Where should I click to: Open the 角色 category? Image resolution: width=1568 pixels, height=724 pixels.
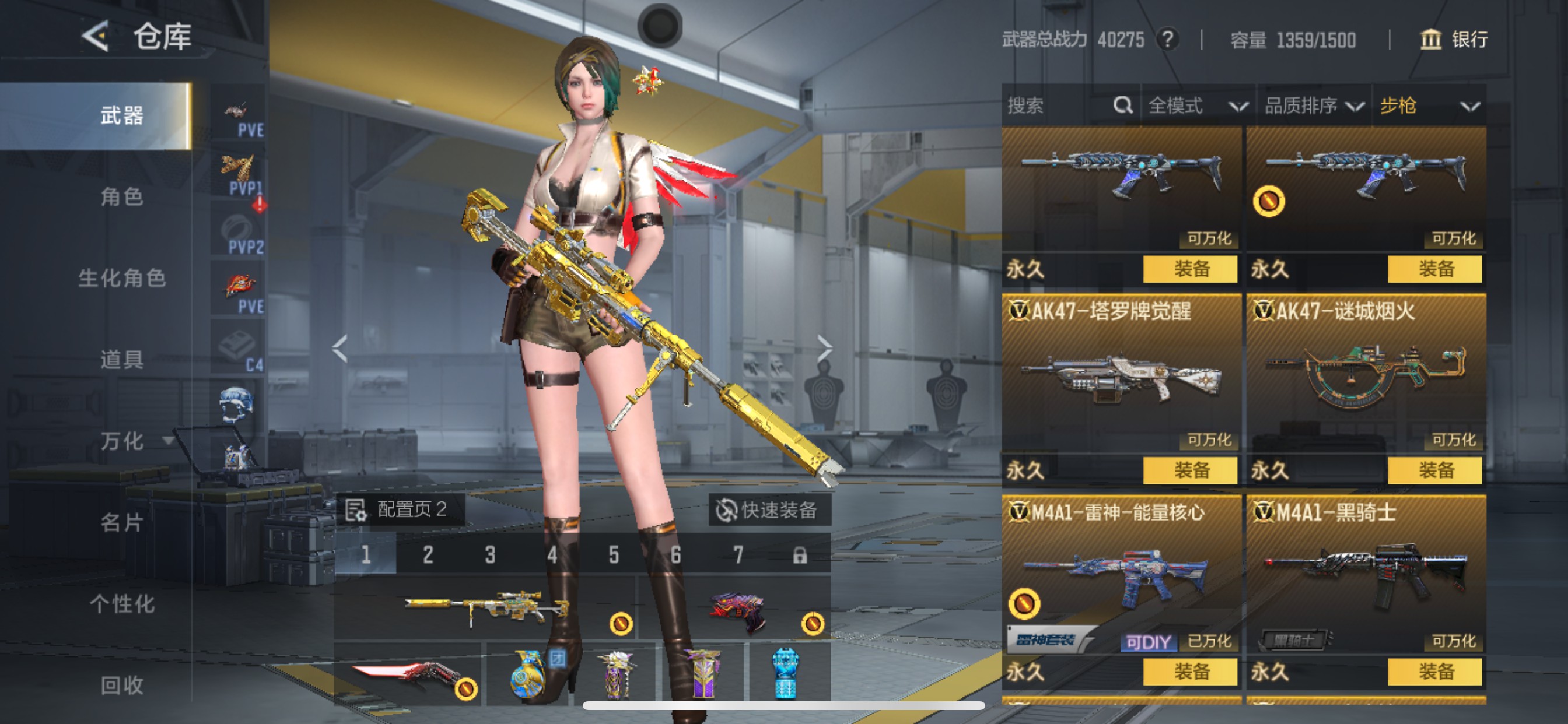coord(122,197)
